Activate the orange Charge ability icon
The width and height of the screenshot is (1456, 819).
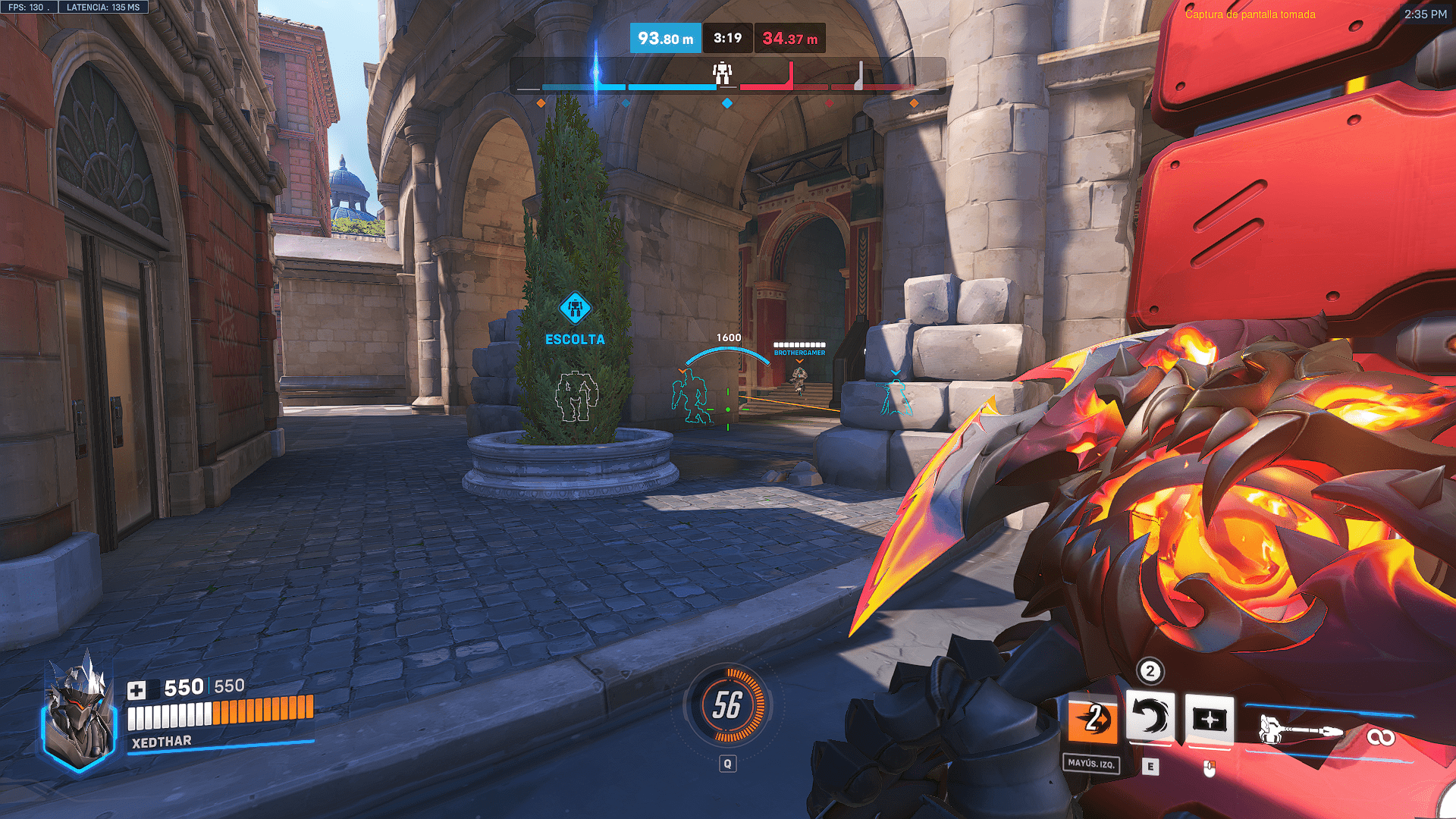[1092, 719]
